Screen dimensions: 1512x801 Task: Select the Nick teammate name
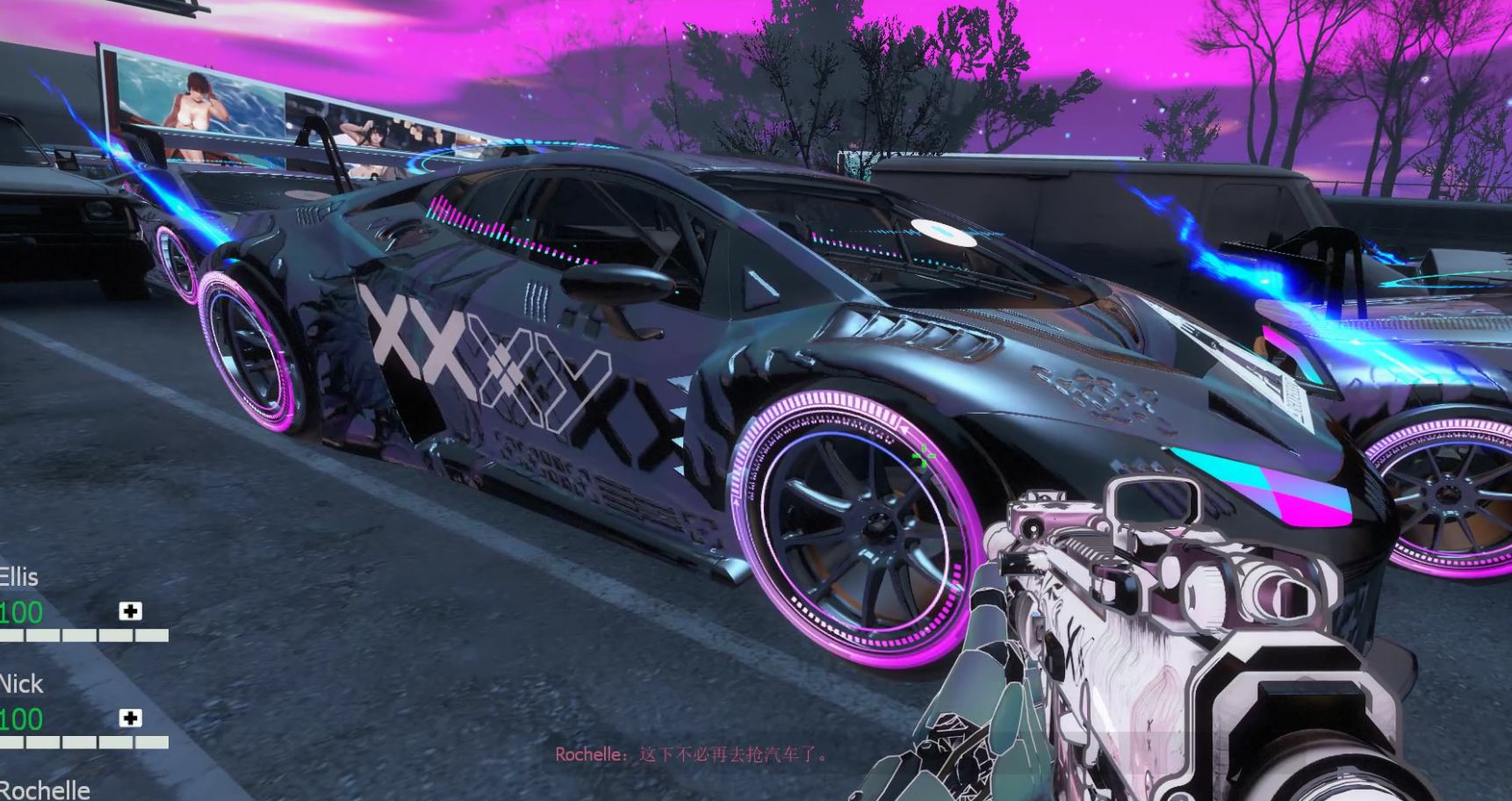pos(21,684)
